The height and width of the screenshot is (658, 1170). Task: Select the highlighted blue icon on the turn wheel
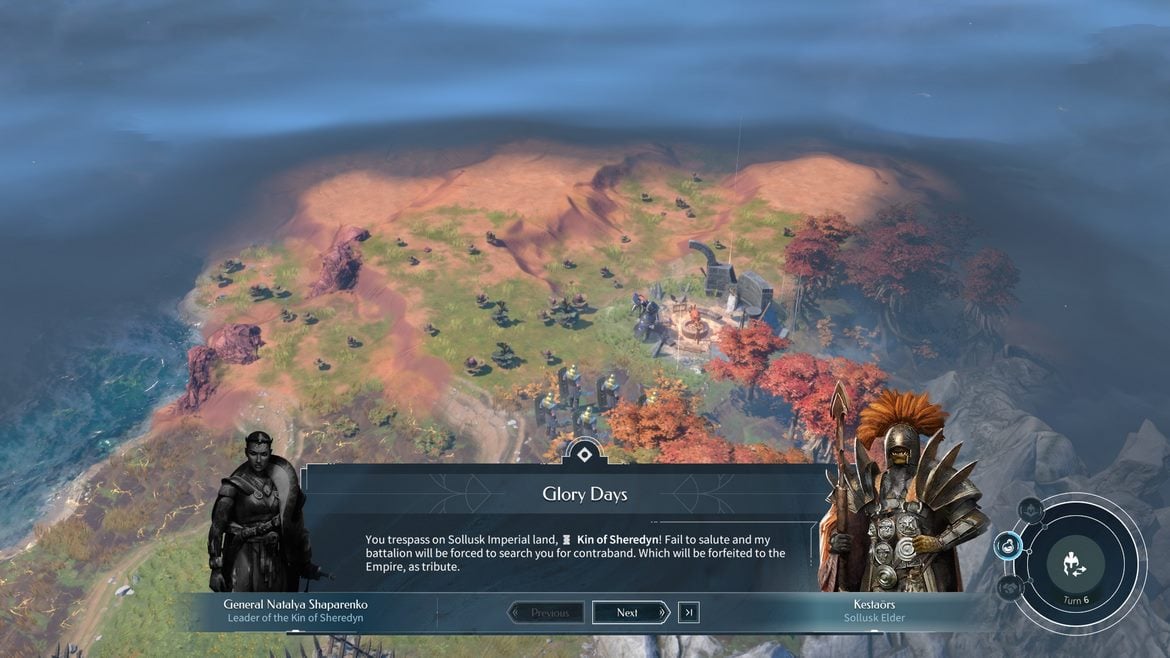point(1008,545)
